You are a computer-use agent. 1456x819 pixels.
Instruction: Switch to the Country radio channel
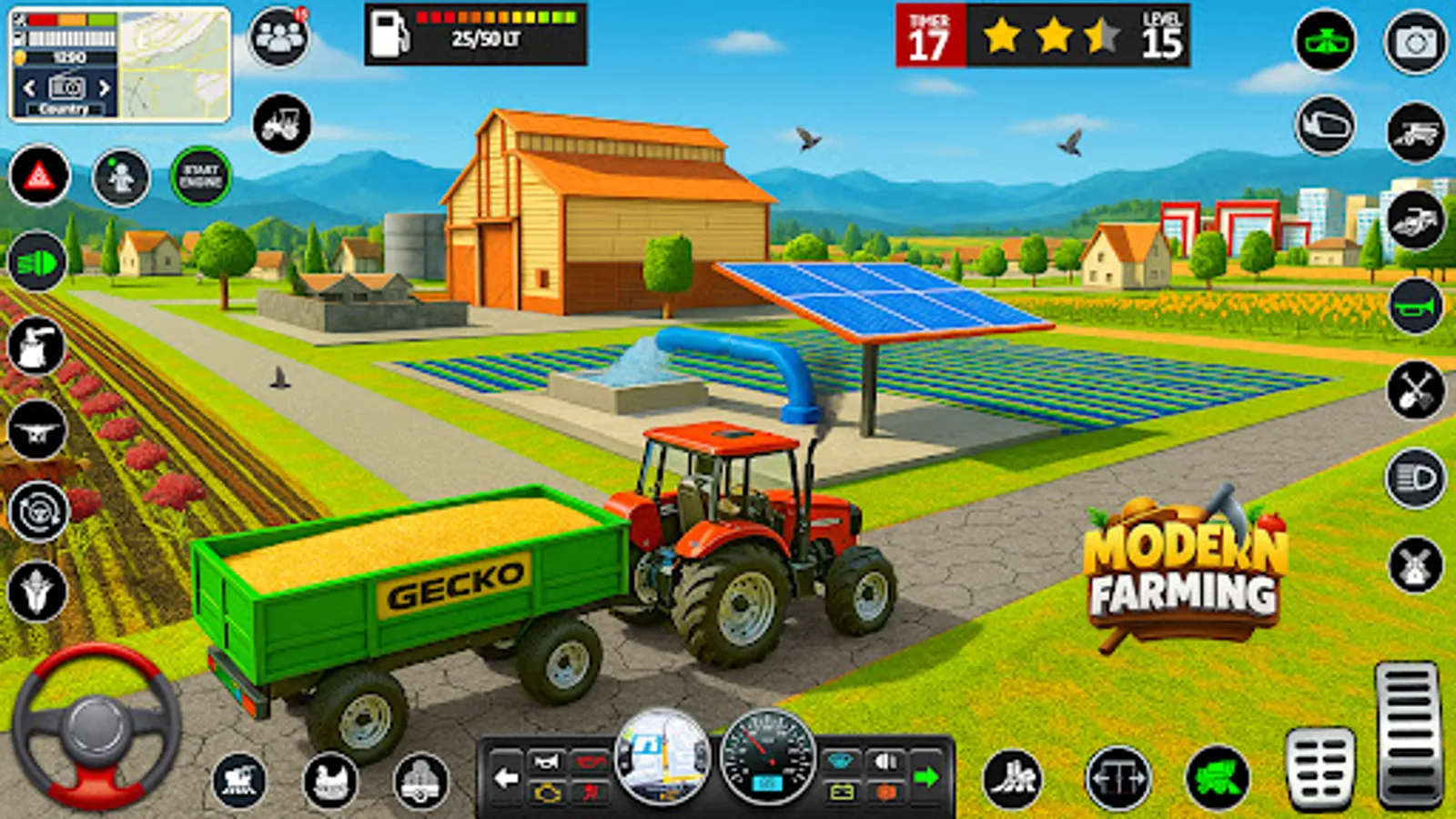coord(64,109)
